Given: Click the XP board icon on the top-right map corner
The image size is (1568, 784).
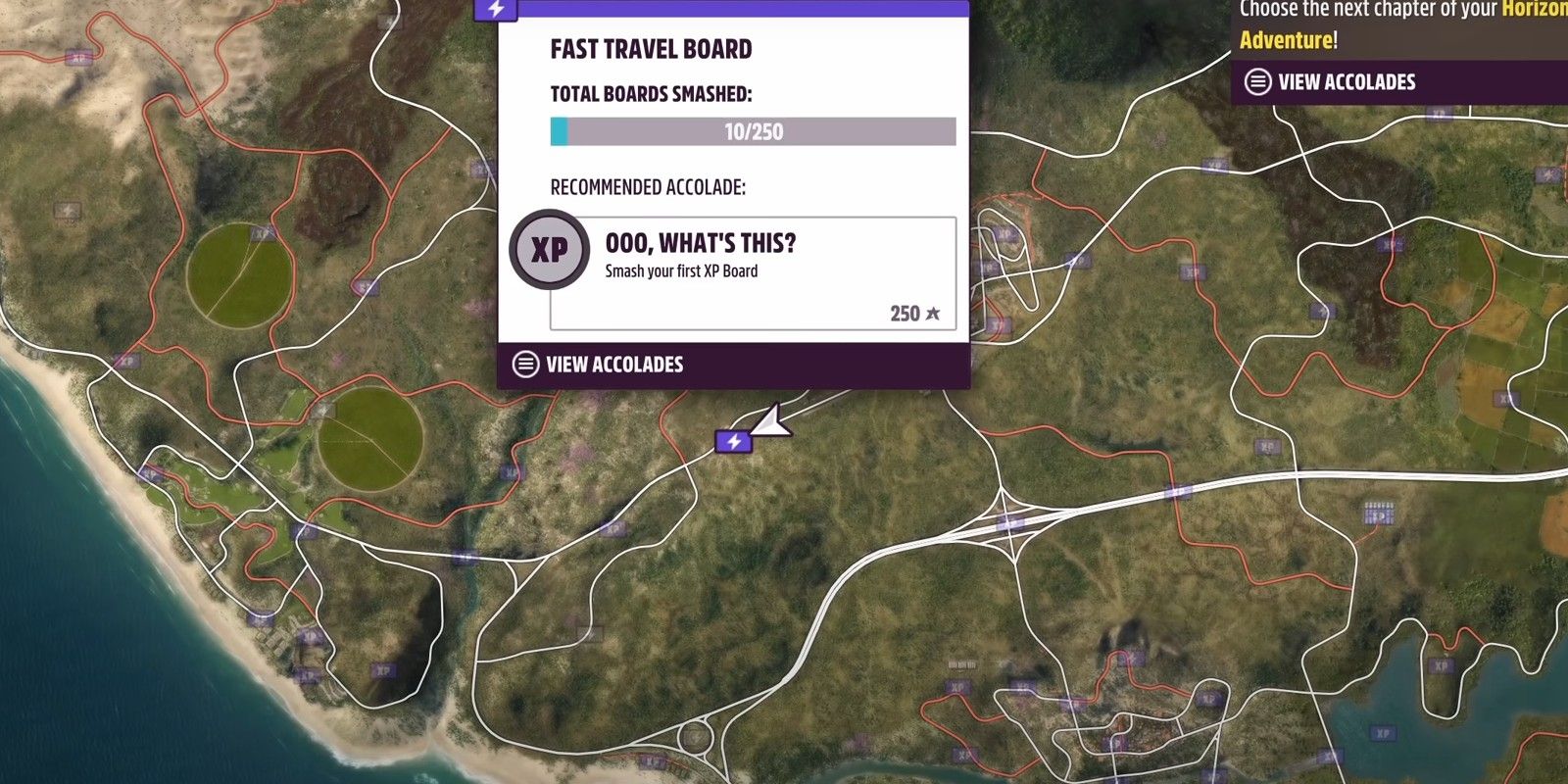Looking at the screenshot, I should pos(1439,115).
